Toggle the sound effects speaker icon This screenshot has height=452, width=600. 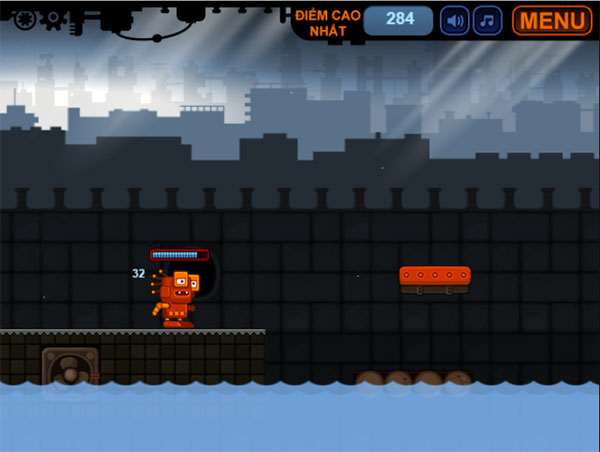point(455,20)
